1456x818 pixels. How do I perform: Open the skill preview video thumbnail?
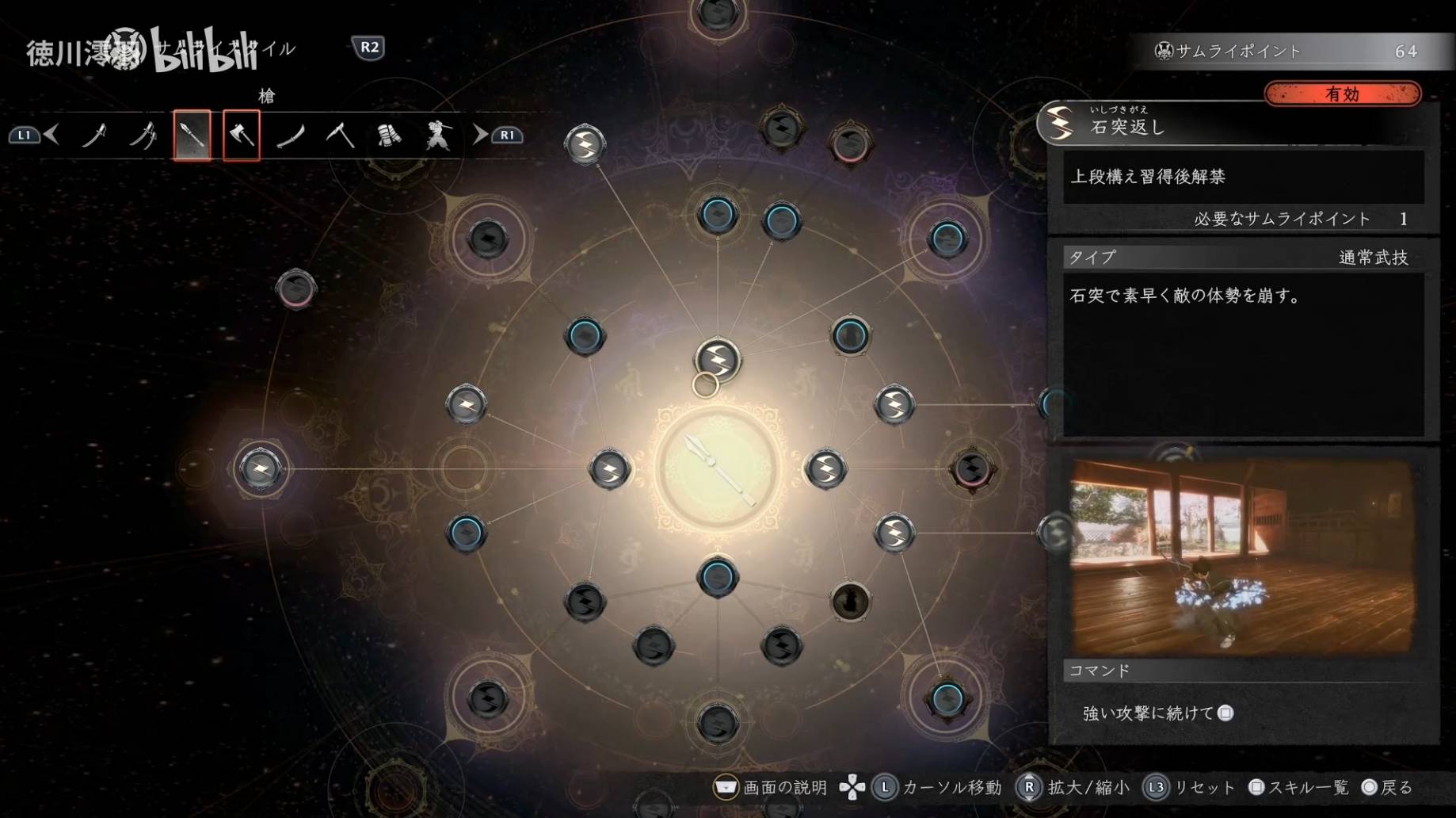(x=1242, y=556)
